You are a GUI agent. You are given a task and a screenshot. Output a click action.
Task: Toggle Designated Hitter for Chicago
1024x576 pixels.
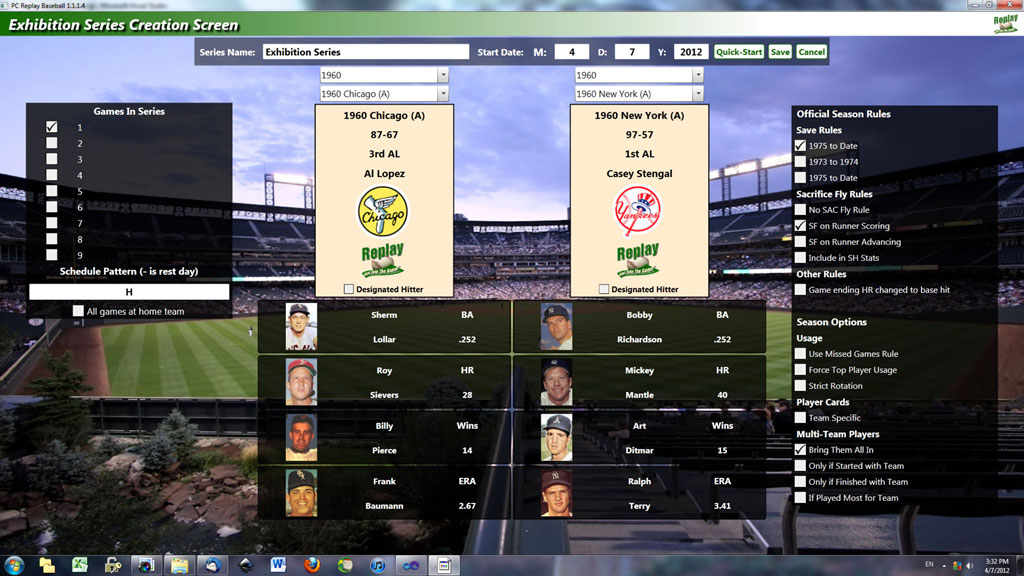[349, 289]
